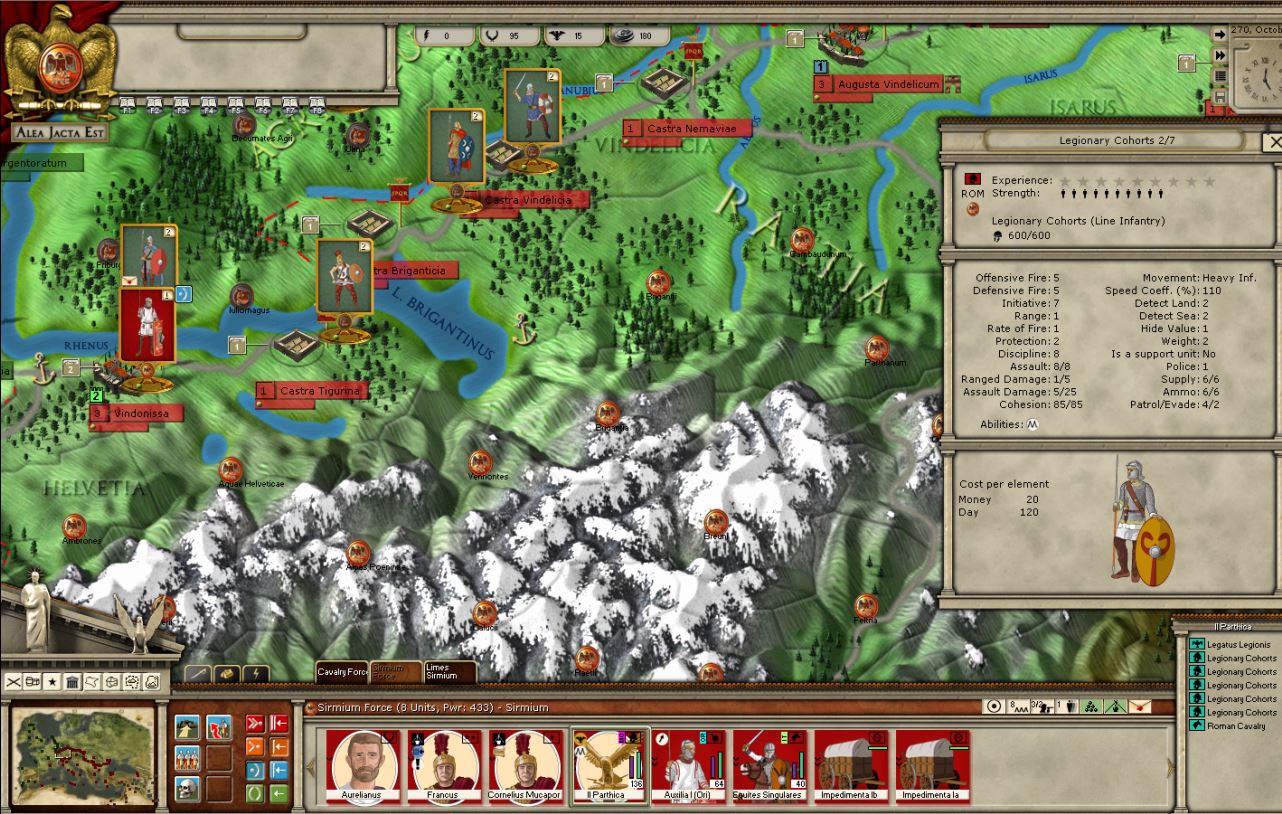Switch to the Cavalry Force tab

click(342, 673)
